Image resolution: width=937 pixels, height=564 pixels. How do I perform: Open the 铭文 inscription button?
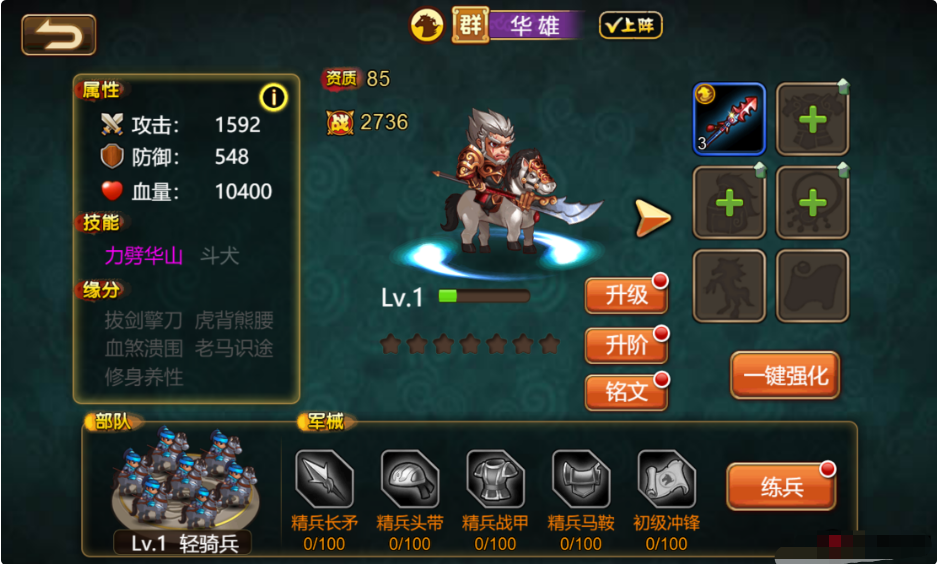coord(626,392)
